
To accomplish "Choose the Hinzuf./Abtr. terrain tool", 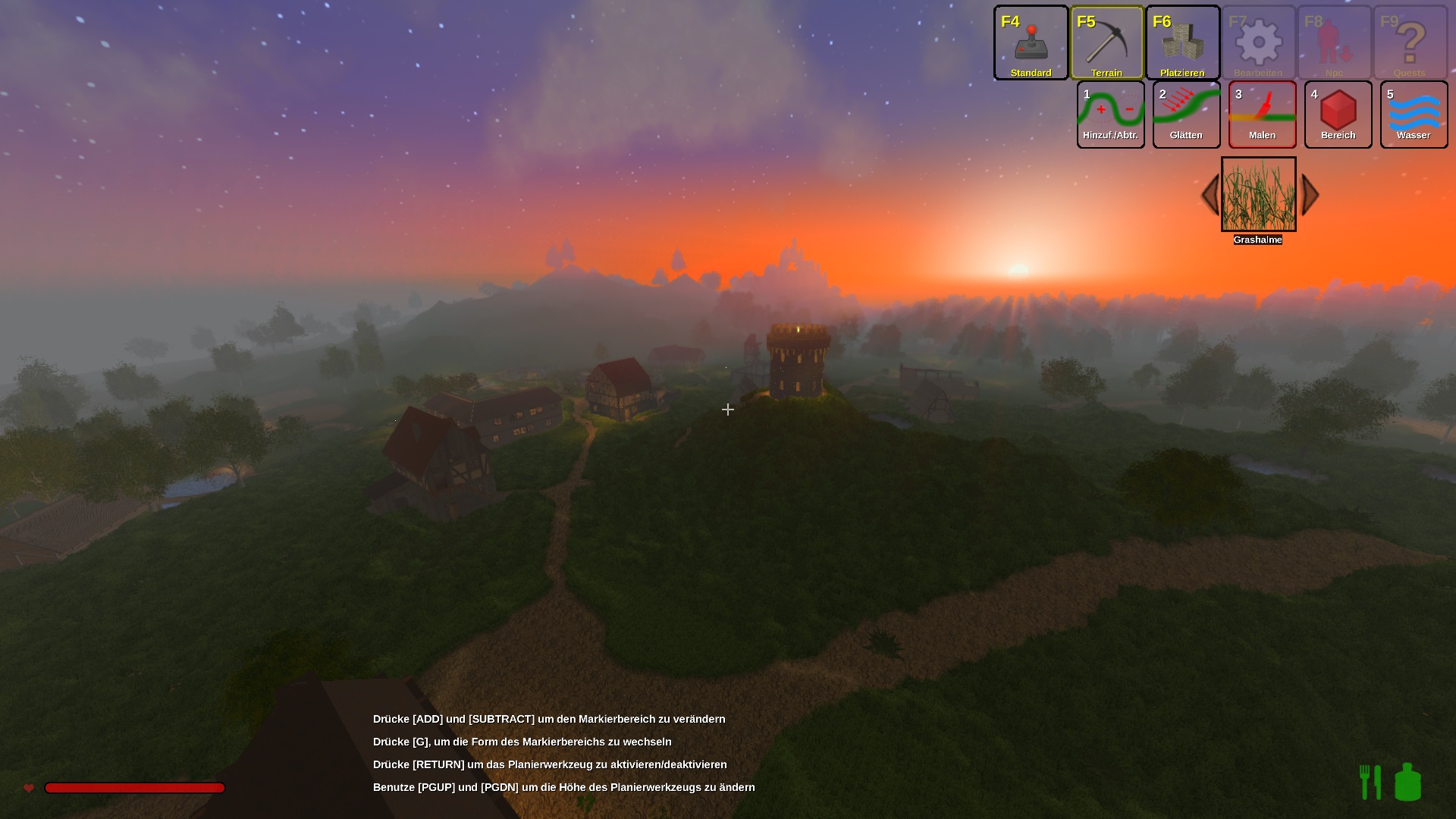I will 1110,115.
